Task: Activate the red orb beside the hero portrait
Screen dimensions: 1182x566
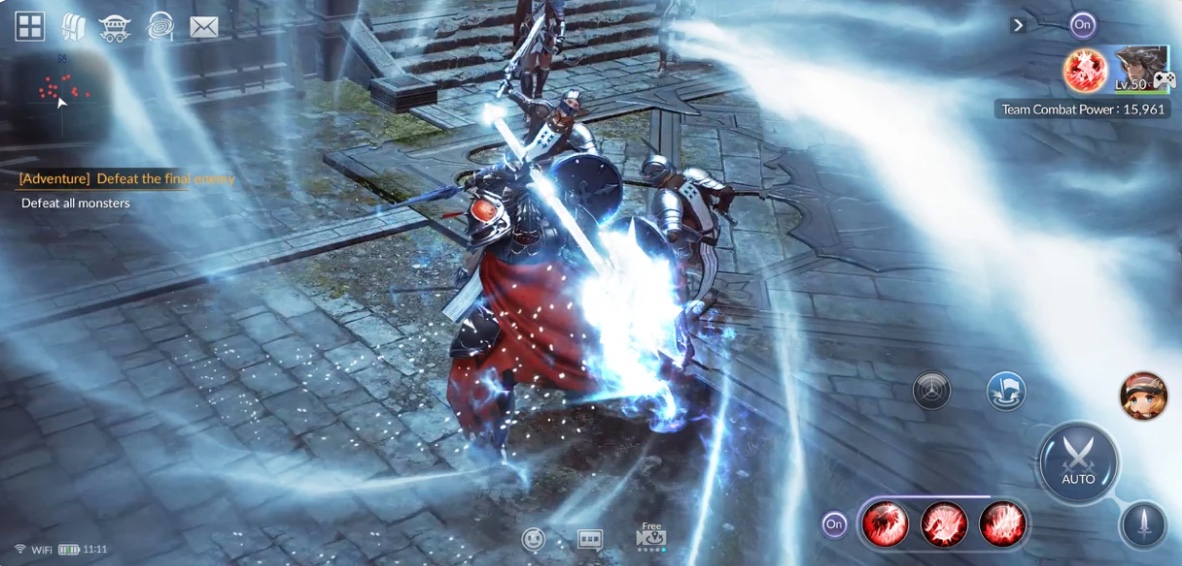Action: [x=1084, y=70]
